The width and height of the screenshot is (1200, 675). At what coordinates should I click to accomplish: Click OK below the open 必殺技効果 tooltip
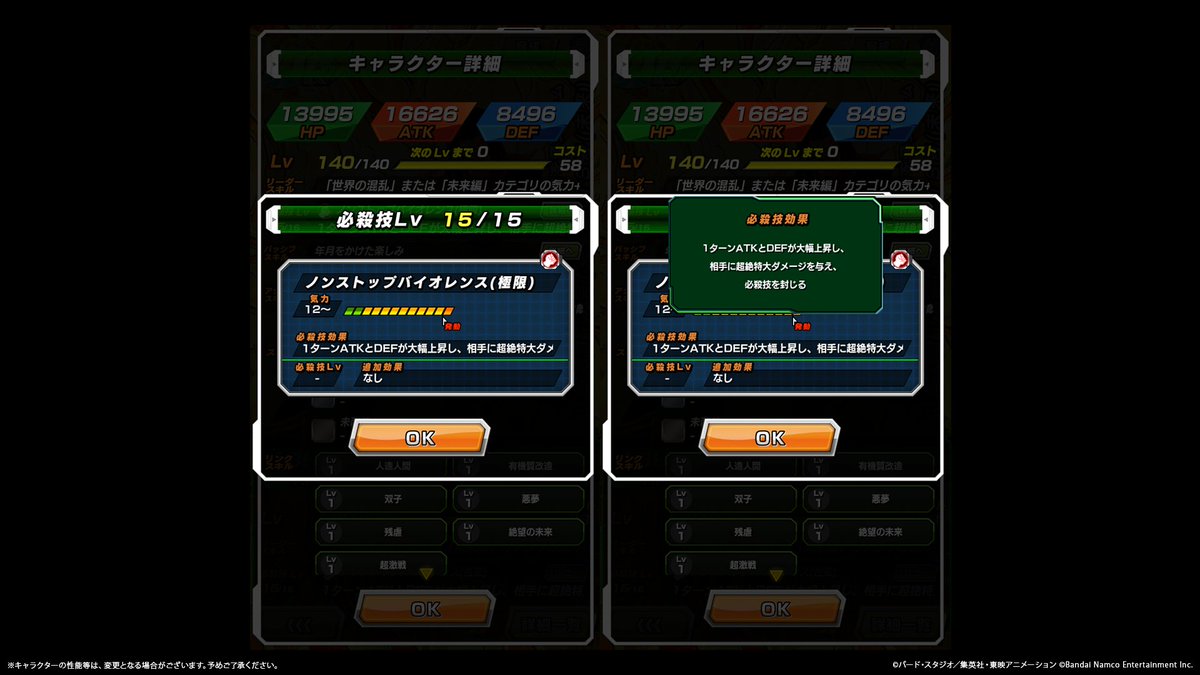(x=770, y=437)
